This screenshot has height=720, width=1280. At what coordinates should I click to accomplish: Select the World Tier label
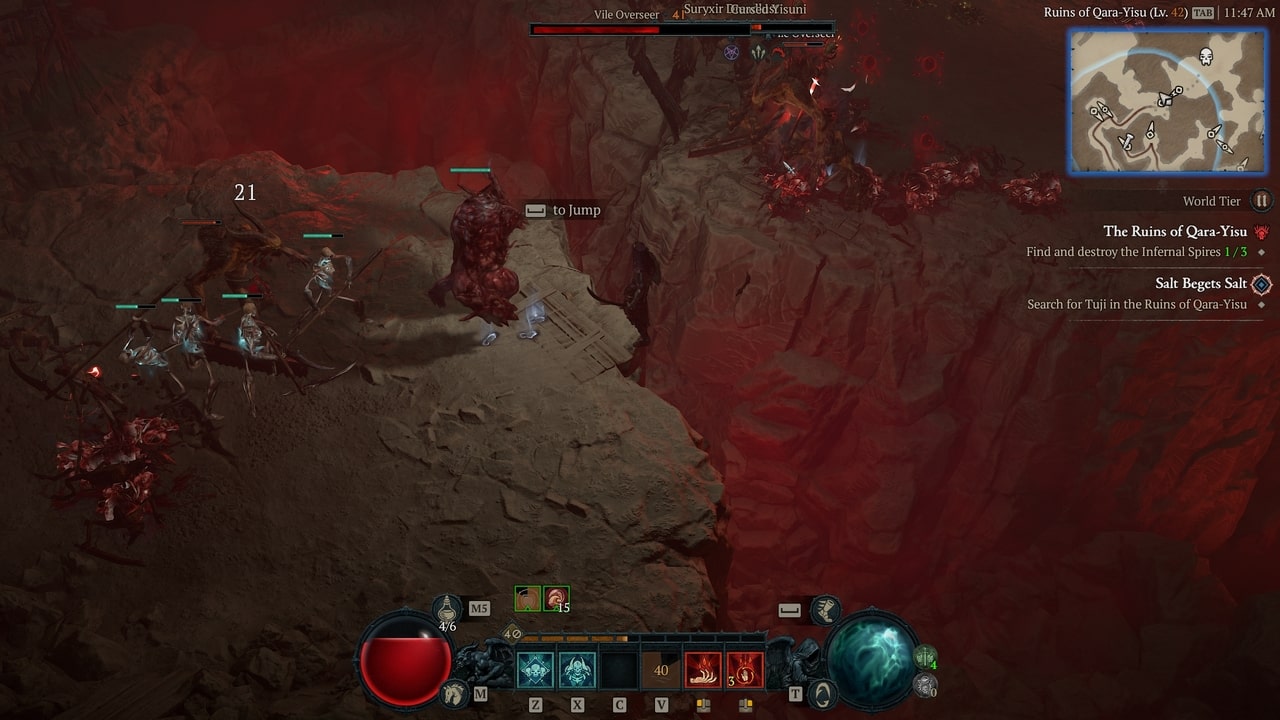click(1213, 201)
